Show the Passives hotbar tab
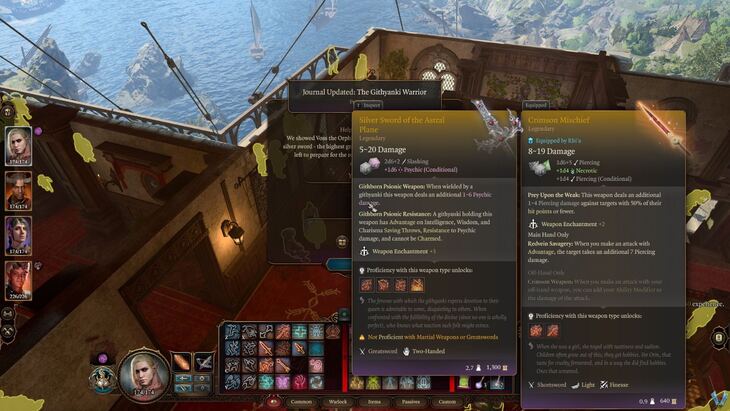 click(412, 401)
